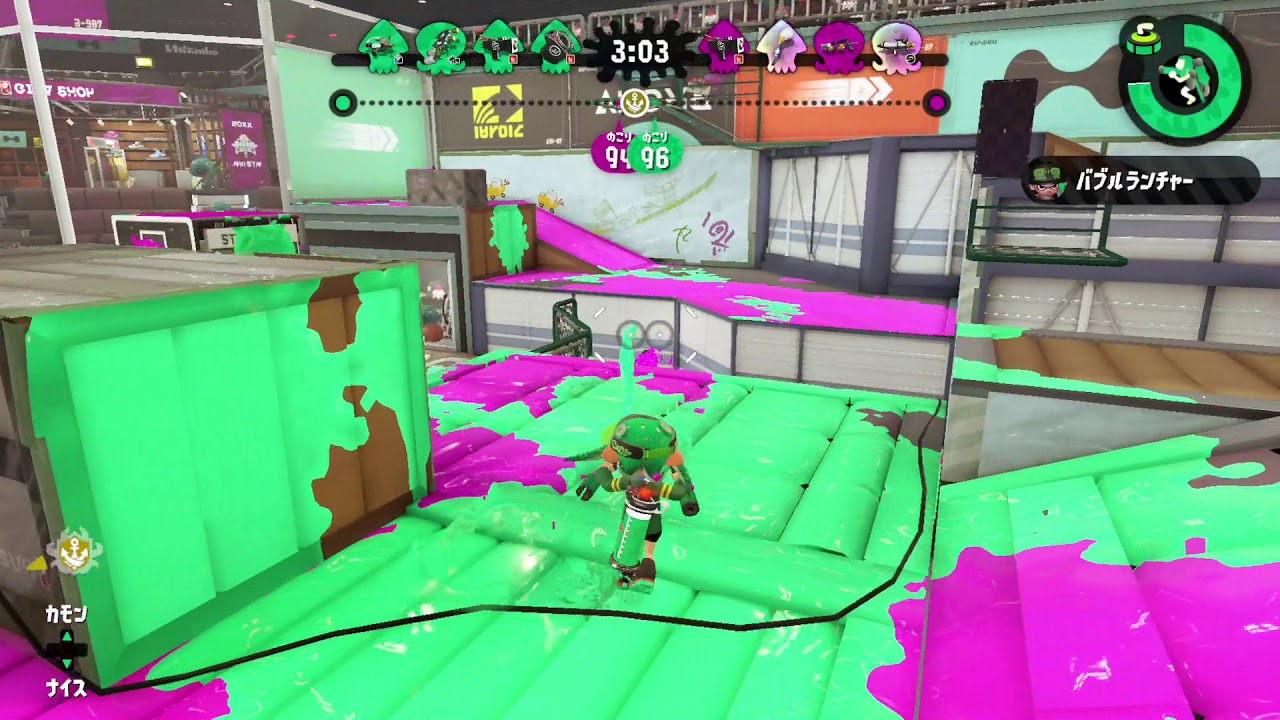1280x720 pixels.
Task: Select the third green squid teammate icon
Action: (x=497, y=50)
